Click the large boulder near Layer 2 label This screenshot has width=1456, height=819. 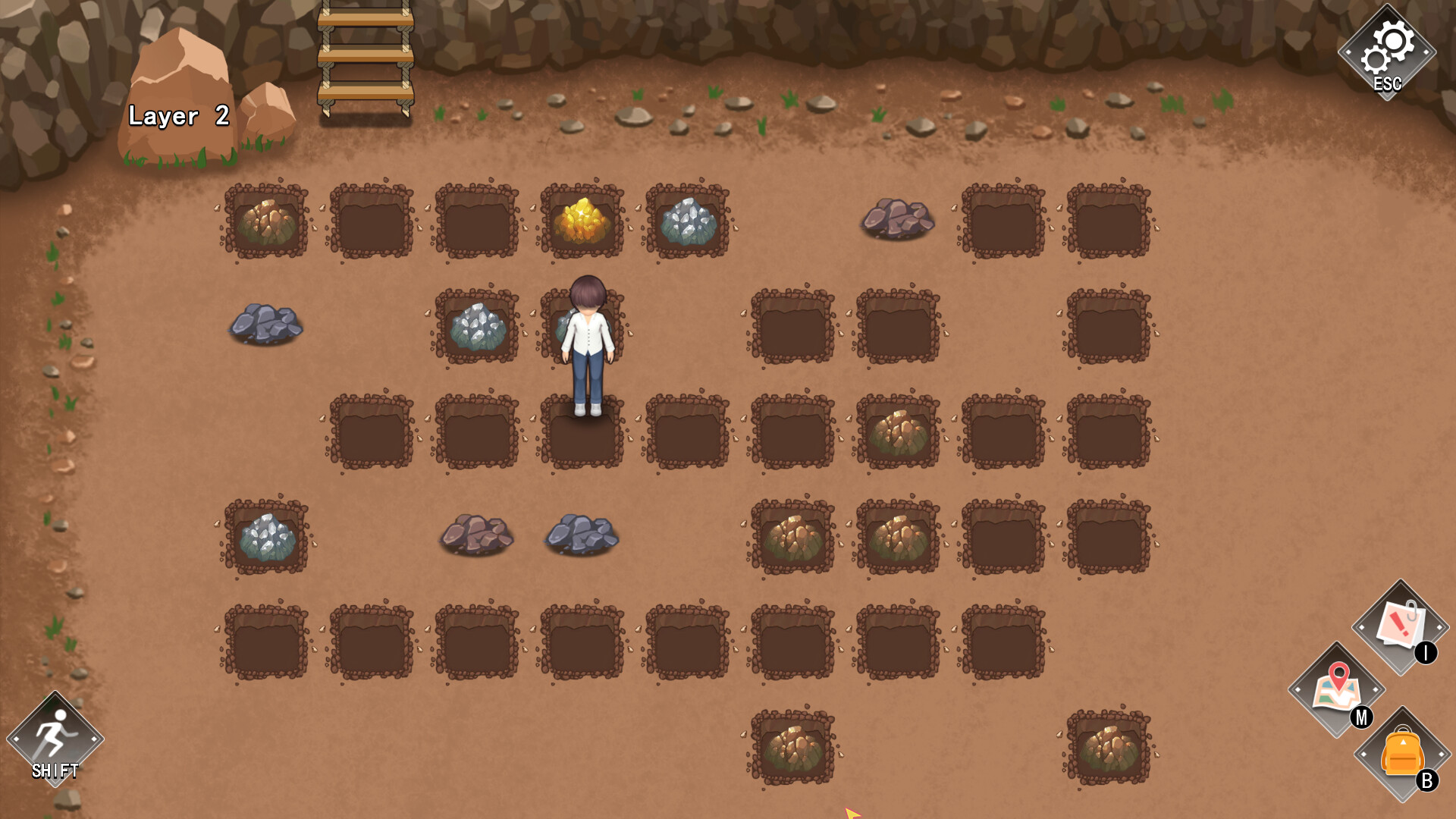click(182, 80)
